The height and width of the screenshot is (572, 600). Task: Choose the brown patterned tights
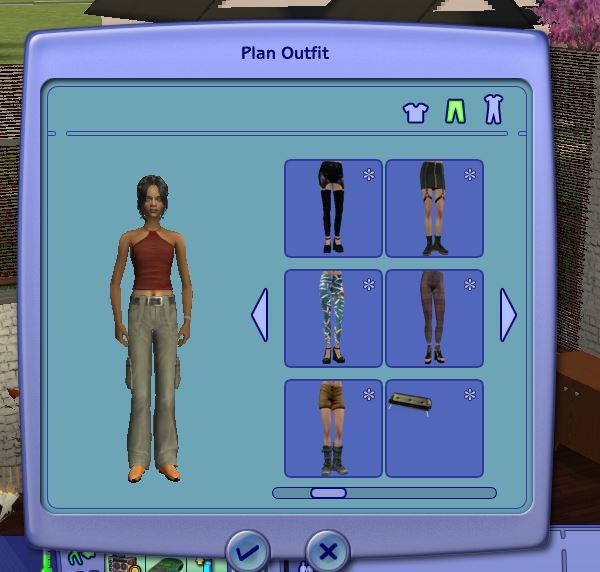click(434, 318)
